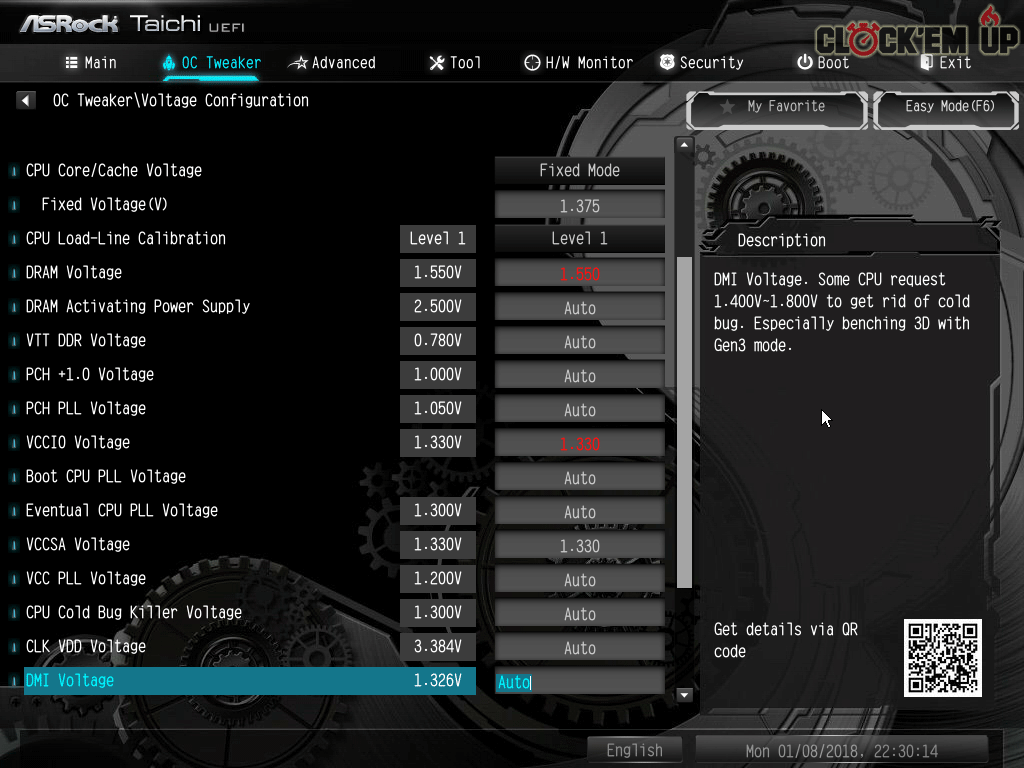
Task: Select the DRAM Voltage input field
Action: click(579, 274)
